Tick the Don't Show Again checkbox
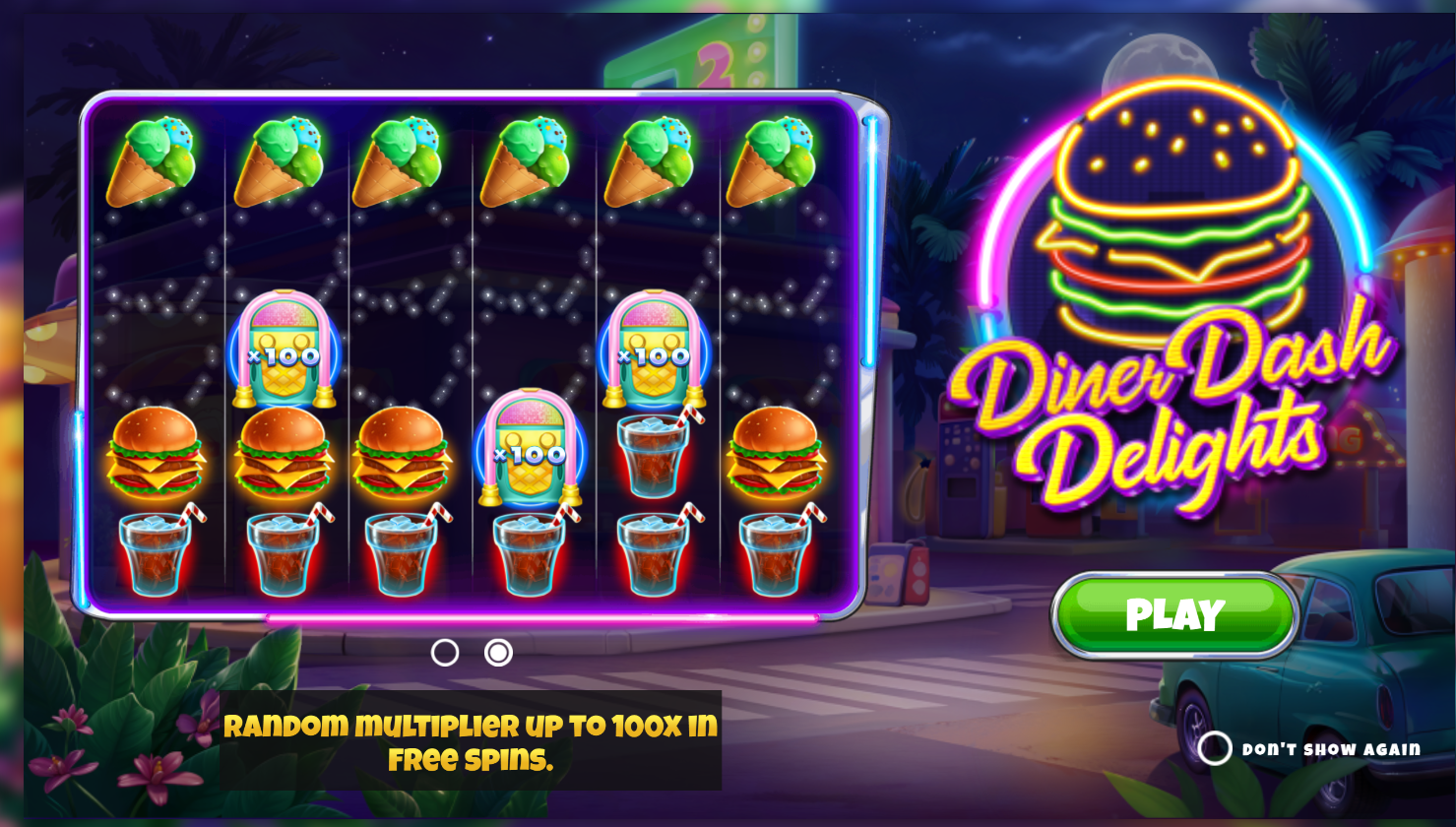Screen dimensions: 1456x827 point(1215,748)
